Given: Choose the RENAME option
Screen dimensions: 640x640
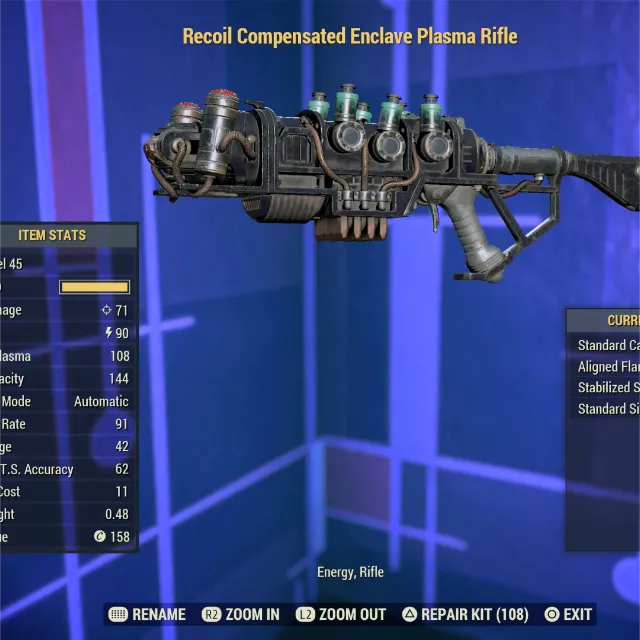Looking at the screenshot, I should point(148,614).
